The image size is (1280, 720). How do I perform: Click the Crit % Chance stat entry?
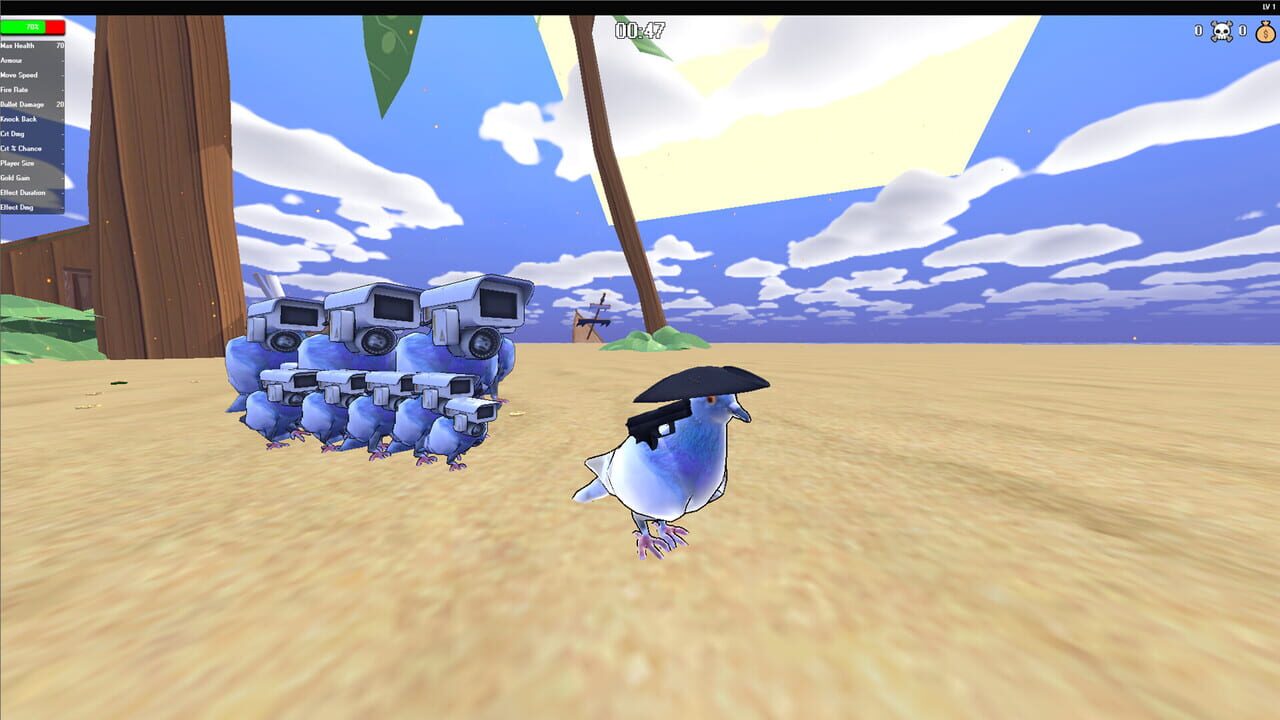[33, 148]
